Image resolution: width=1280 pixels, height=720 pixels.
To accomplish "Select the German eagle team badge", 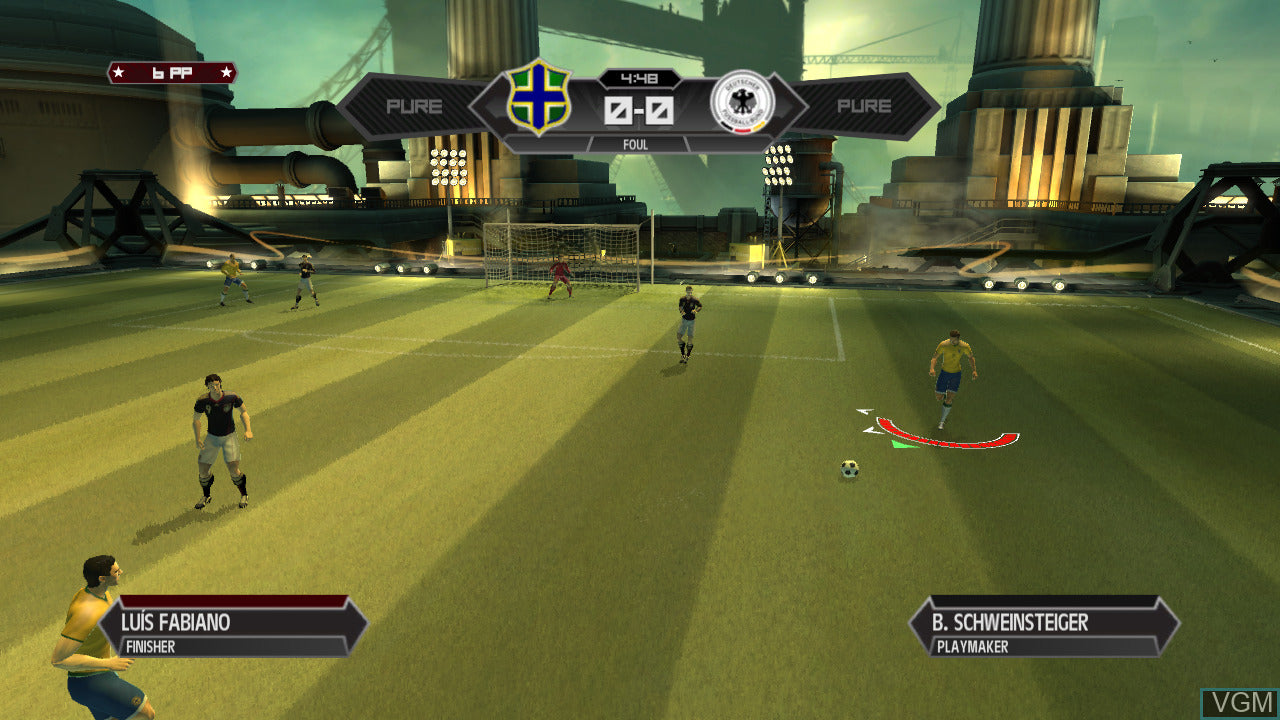I will (744, 104).
